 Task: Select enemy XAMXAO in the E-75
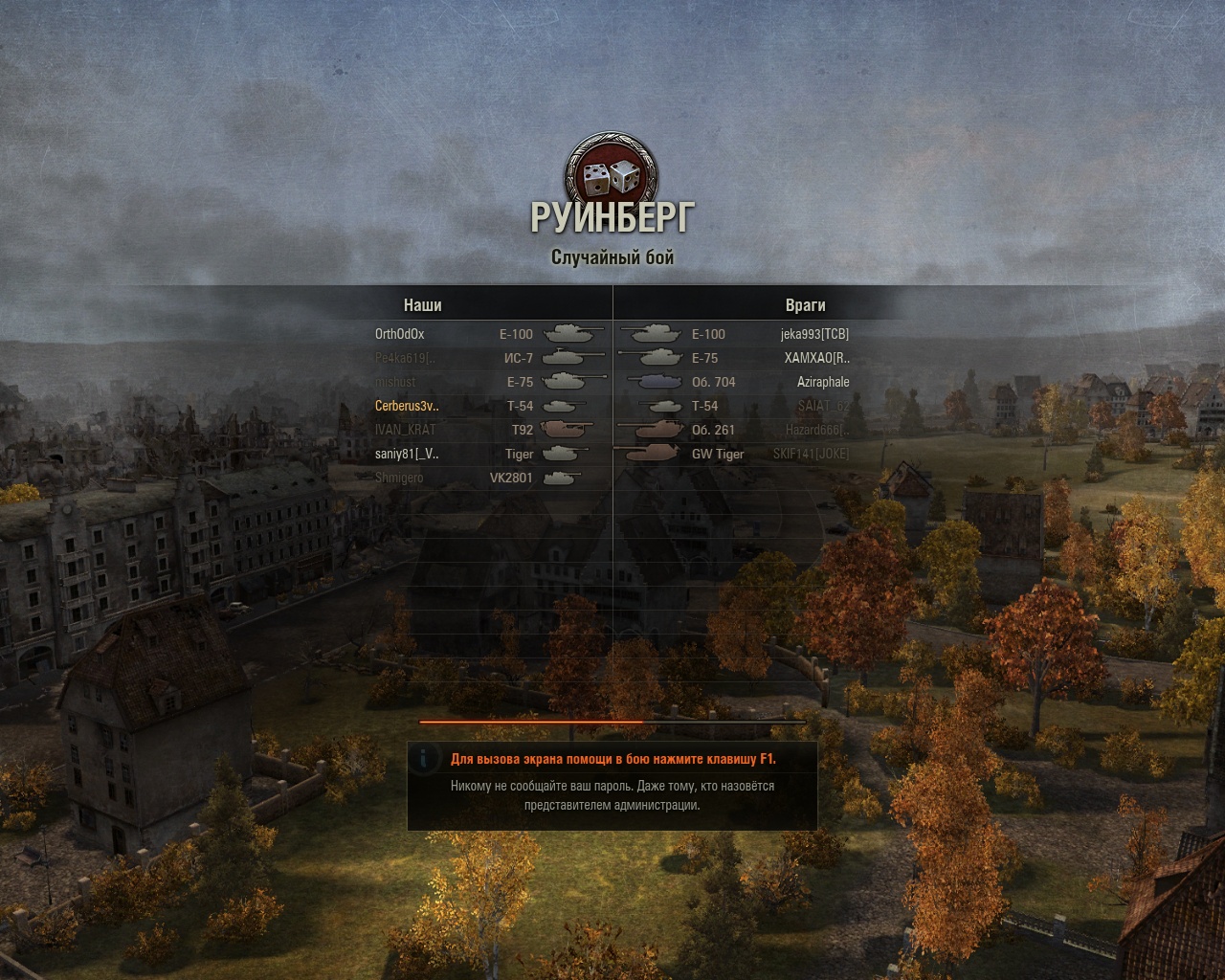(816, 358)
